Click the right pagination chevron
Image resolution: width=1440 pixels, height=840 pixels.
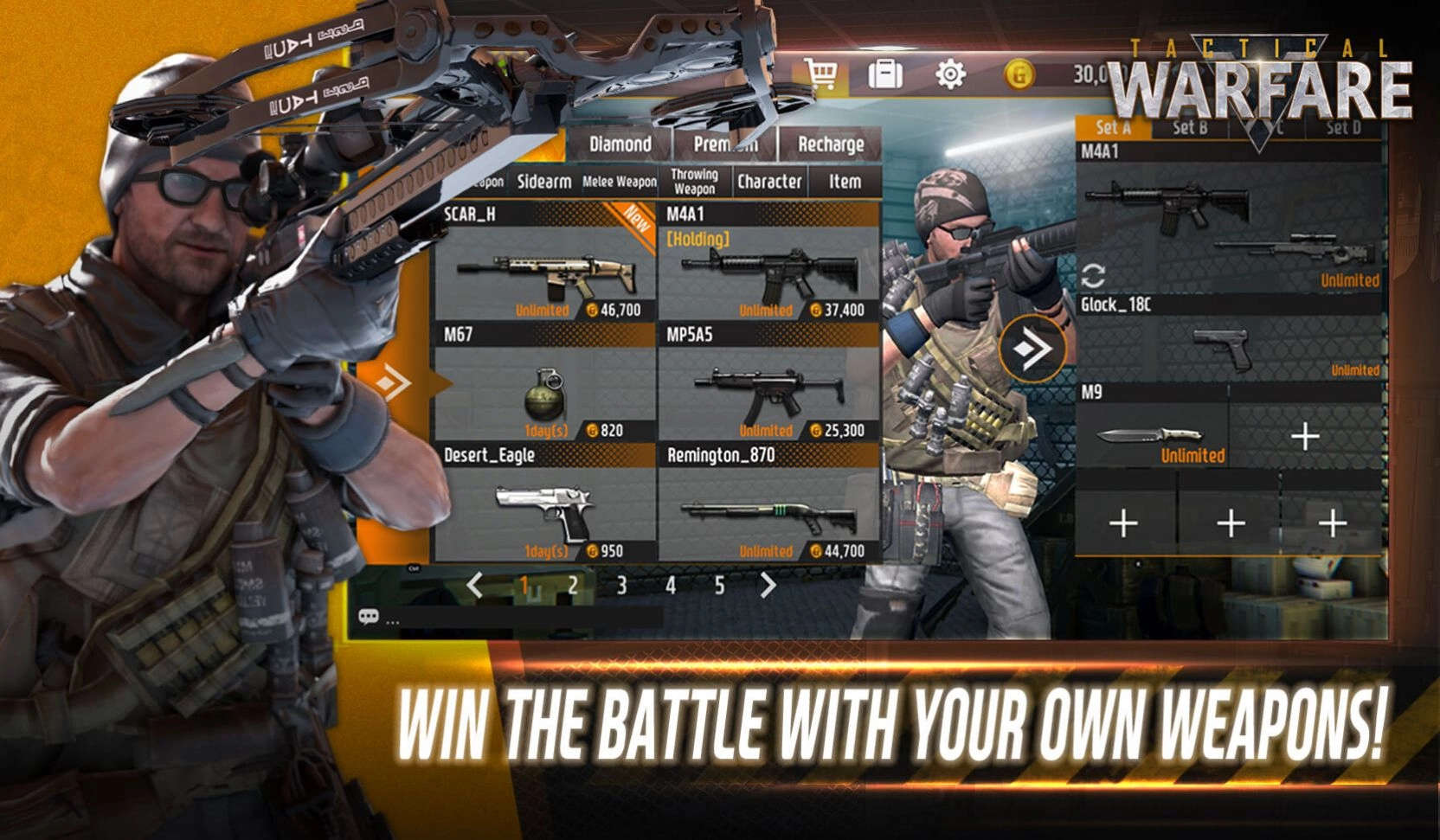769,584
